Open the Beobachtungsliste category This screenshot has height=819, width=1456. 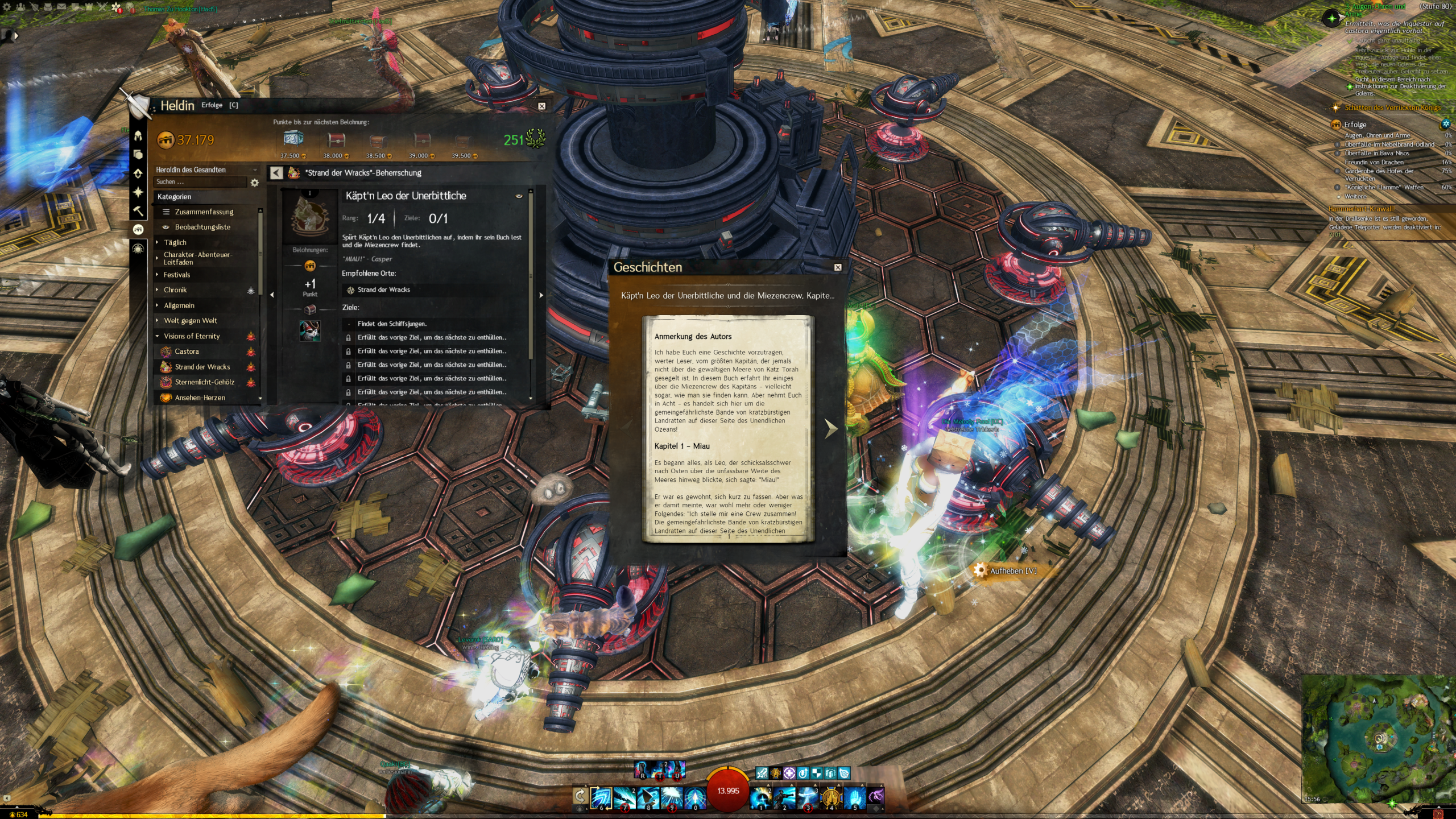pyautogui.click(x=202, y=227)
